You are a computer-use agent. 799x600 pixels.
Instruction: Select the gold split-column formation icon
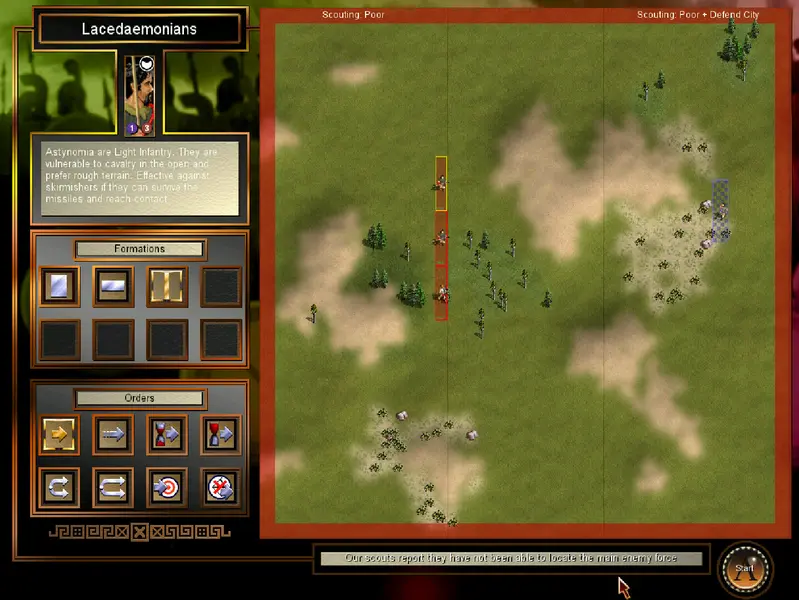(x=167, y=286)
